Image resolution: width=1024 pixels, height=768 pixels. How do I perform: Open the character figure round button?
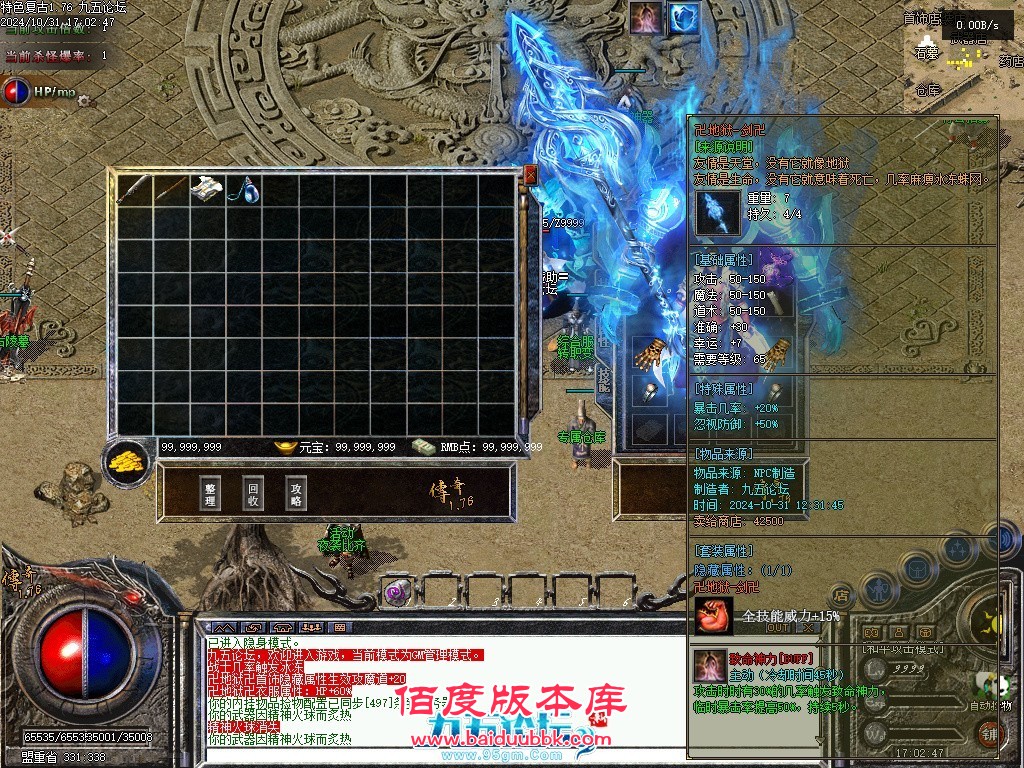pos(878,589)
